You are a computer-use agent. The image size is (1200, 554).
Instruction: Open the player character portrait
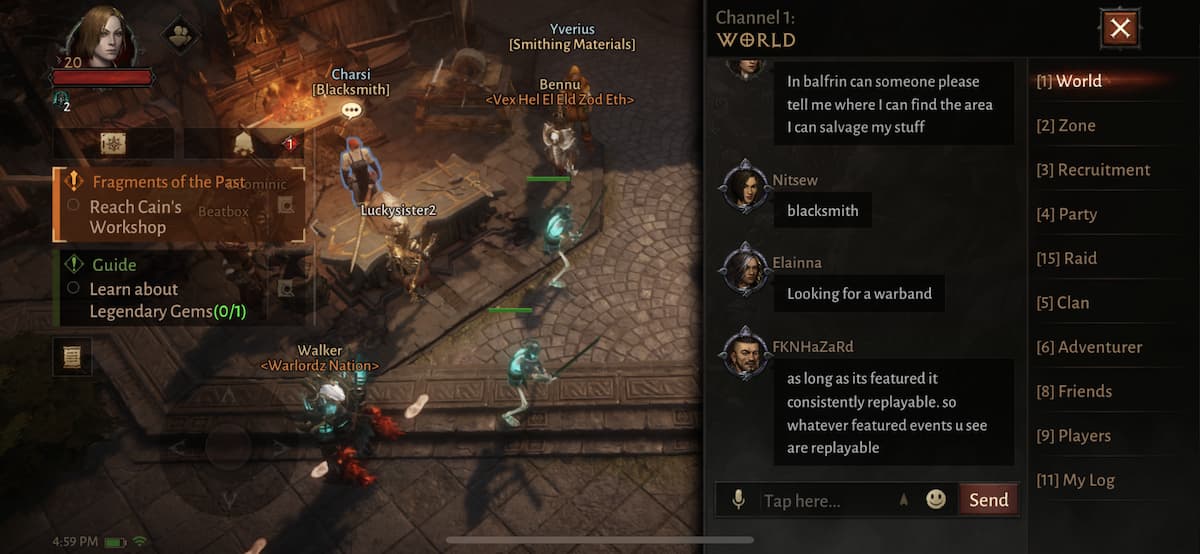[x=102, y=38]
